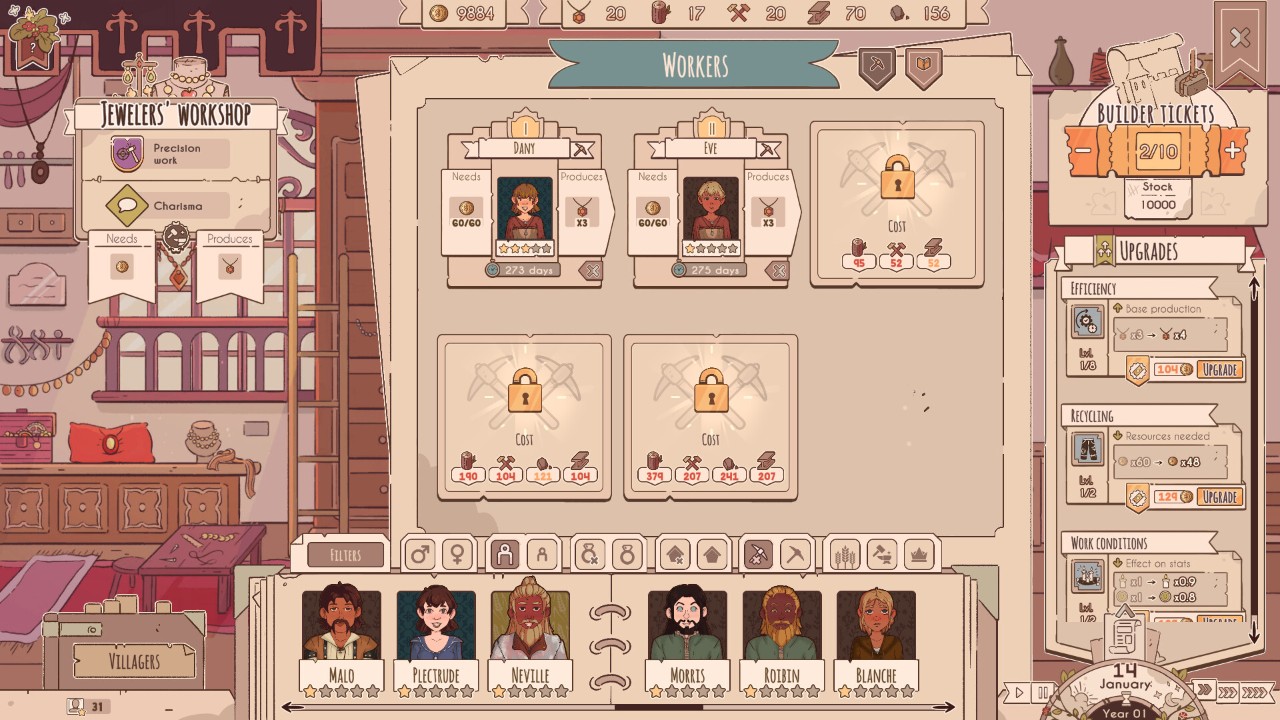Close the Workers panel
The image size is (1280, 720).
tap(1240, 39)
